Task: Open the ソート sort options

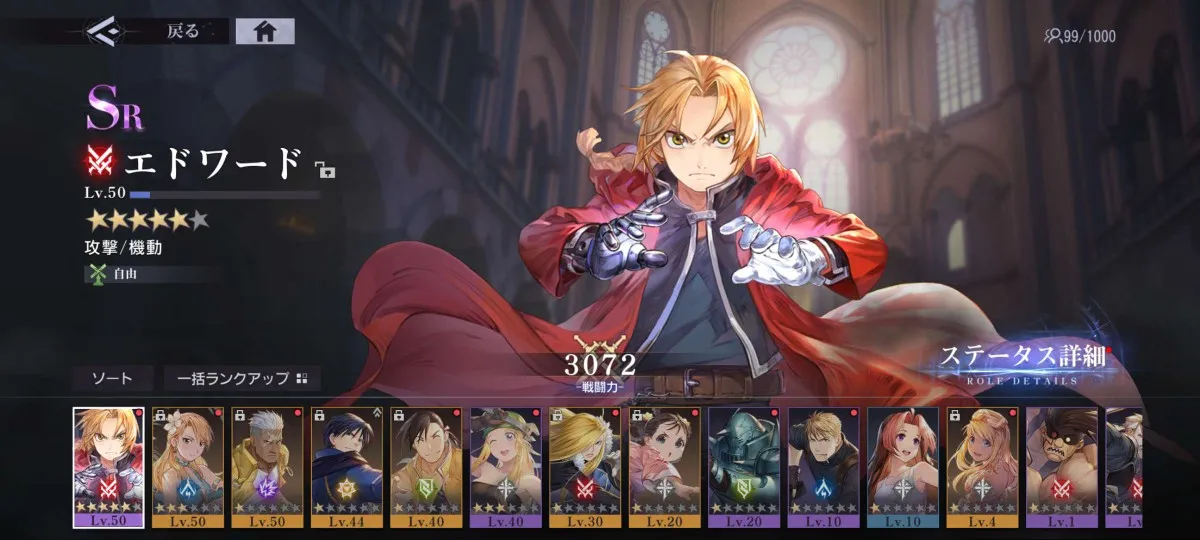Action: (x=112, y=378)
